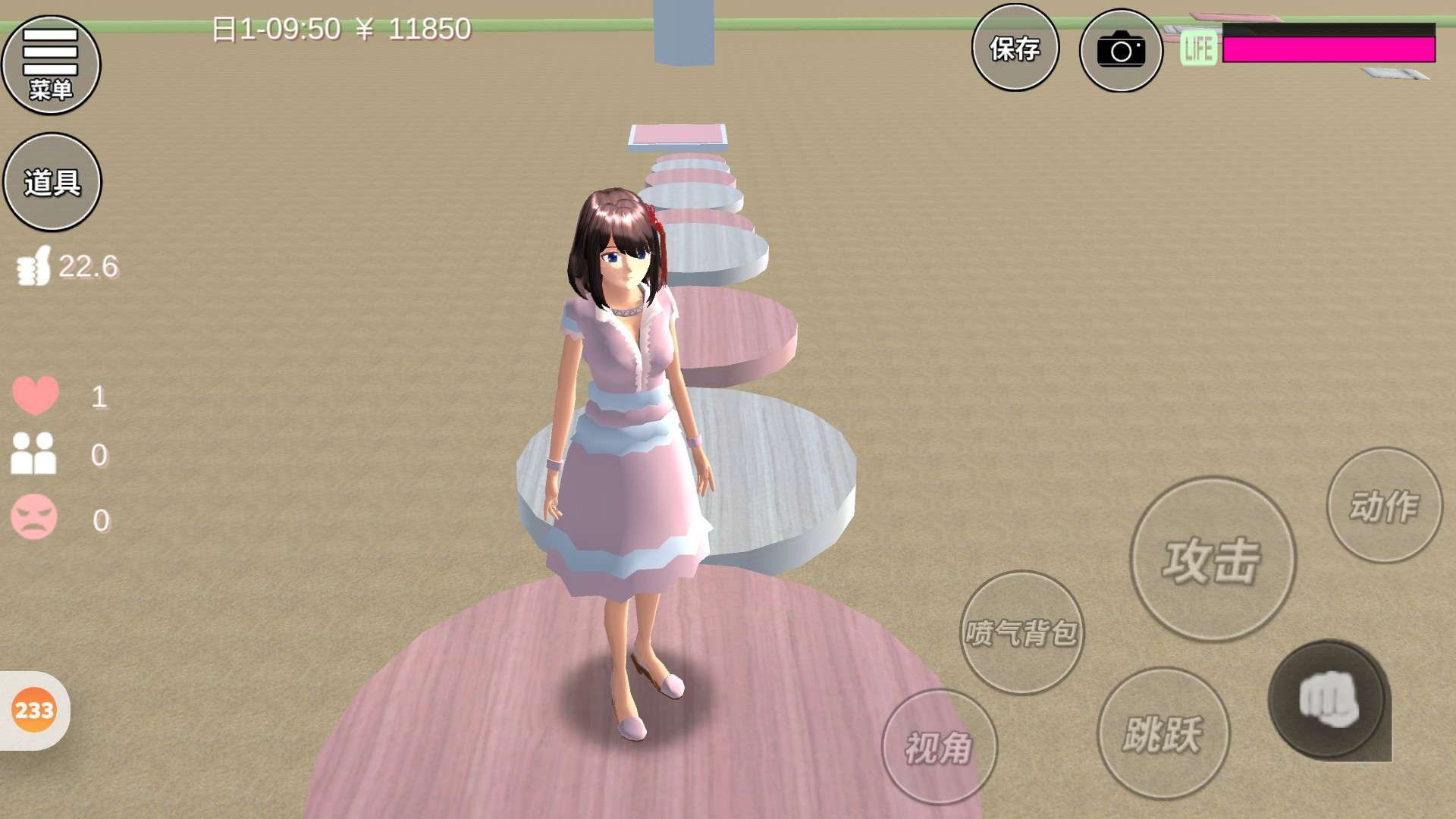Take a screenshot with the camera icon
Image resolution: width=1456 pixels, height=819 pixels.
[1121, 51]
